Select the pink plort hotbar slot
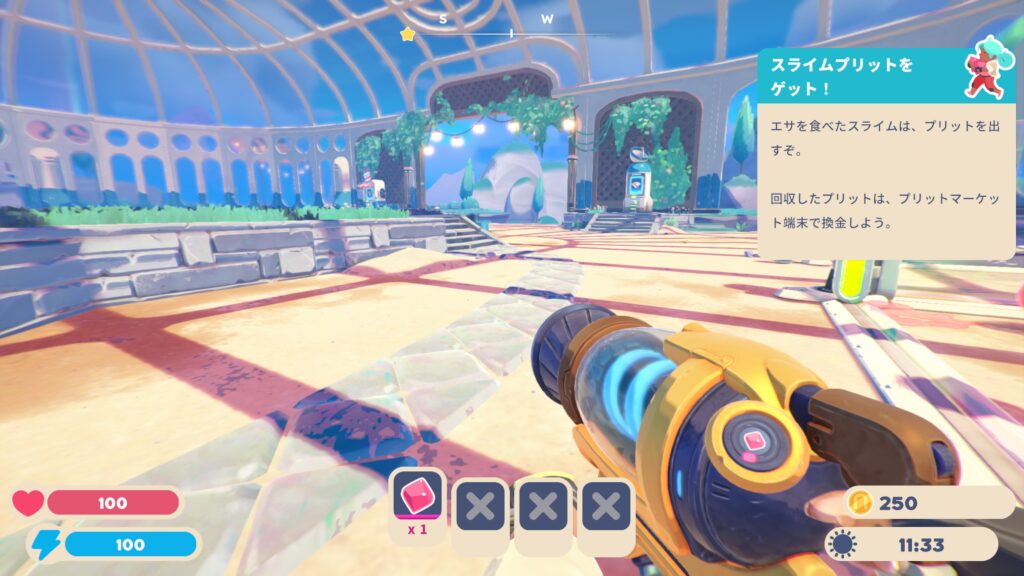1024x576 pixels. tap(418, 505)
